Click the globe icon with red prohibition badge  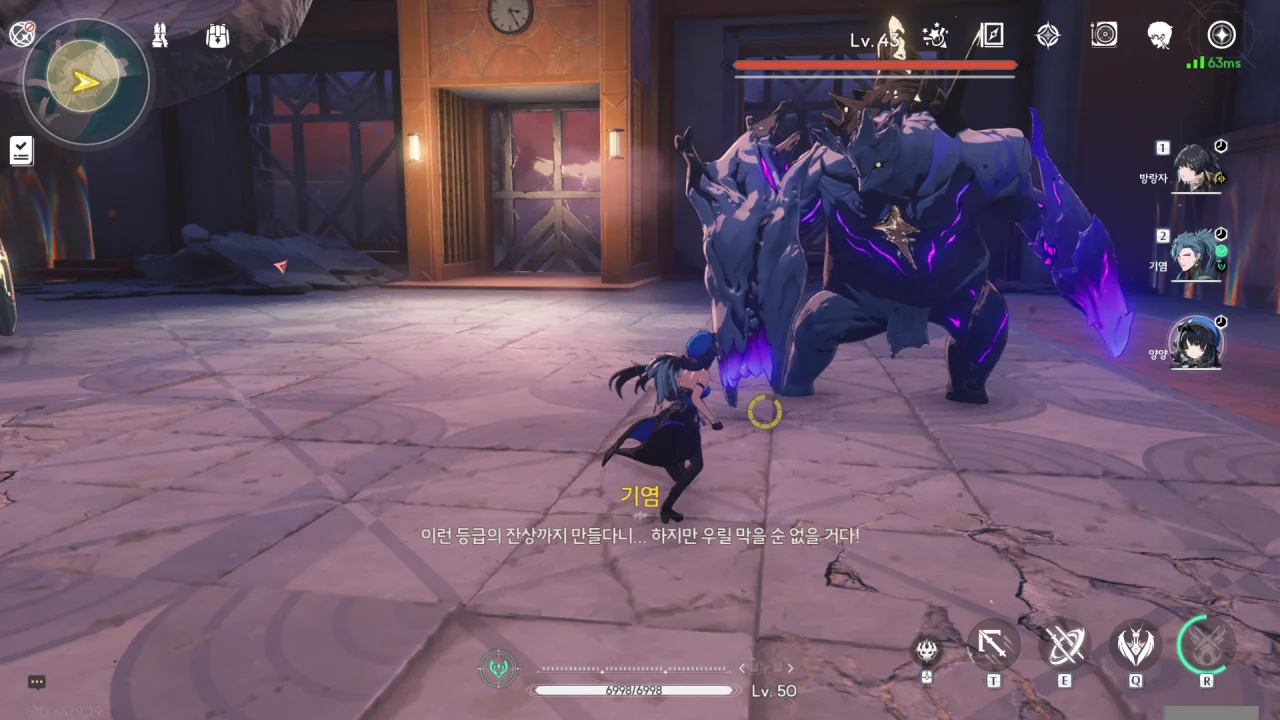pyautogui.click(x=21, y=34)
